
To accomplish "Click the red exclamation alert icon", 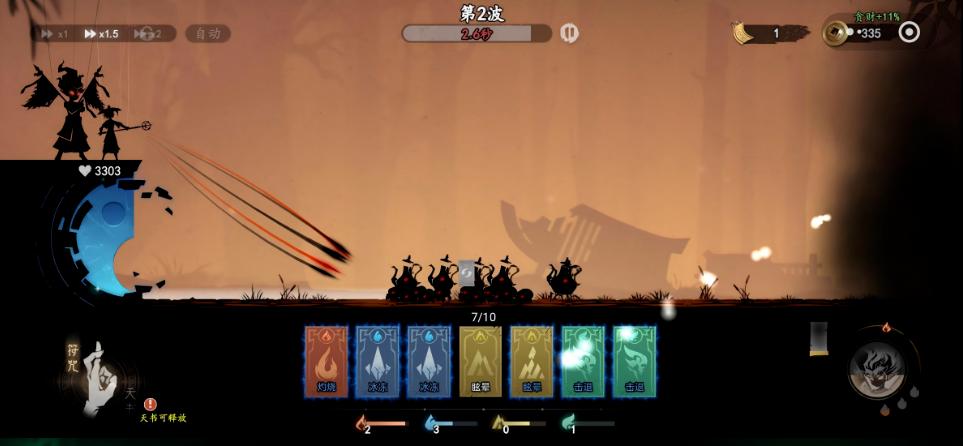I will click(x=151, y=403).
